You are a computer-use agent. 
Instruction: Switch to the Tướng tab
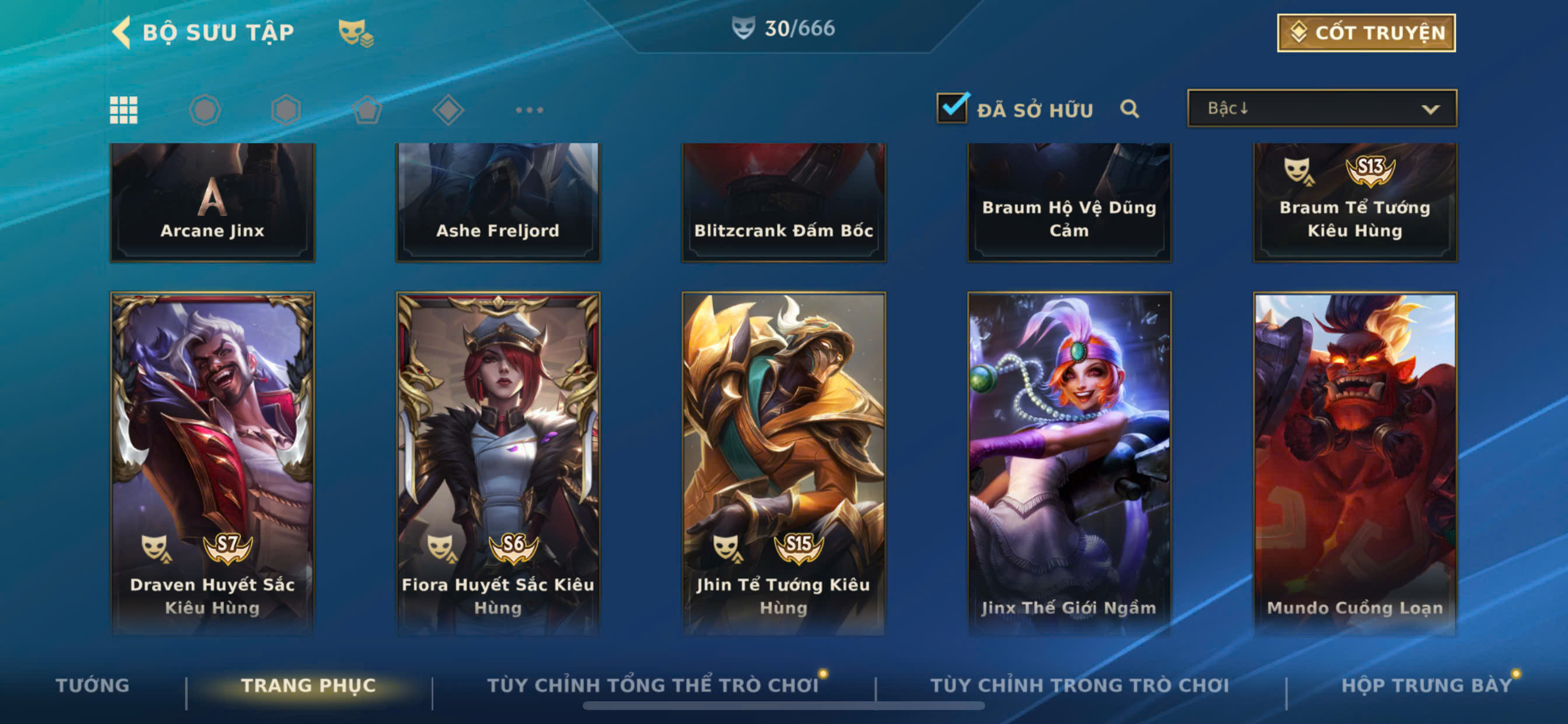93,685
